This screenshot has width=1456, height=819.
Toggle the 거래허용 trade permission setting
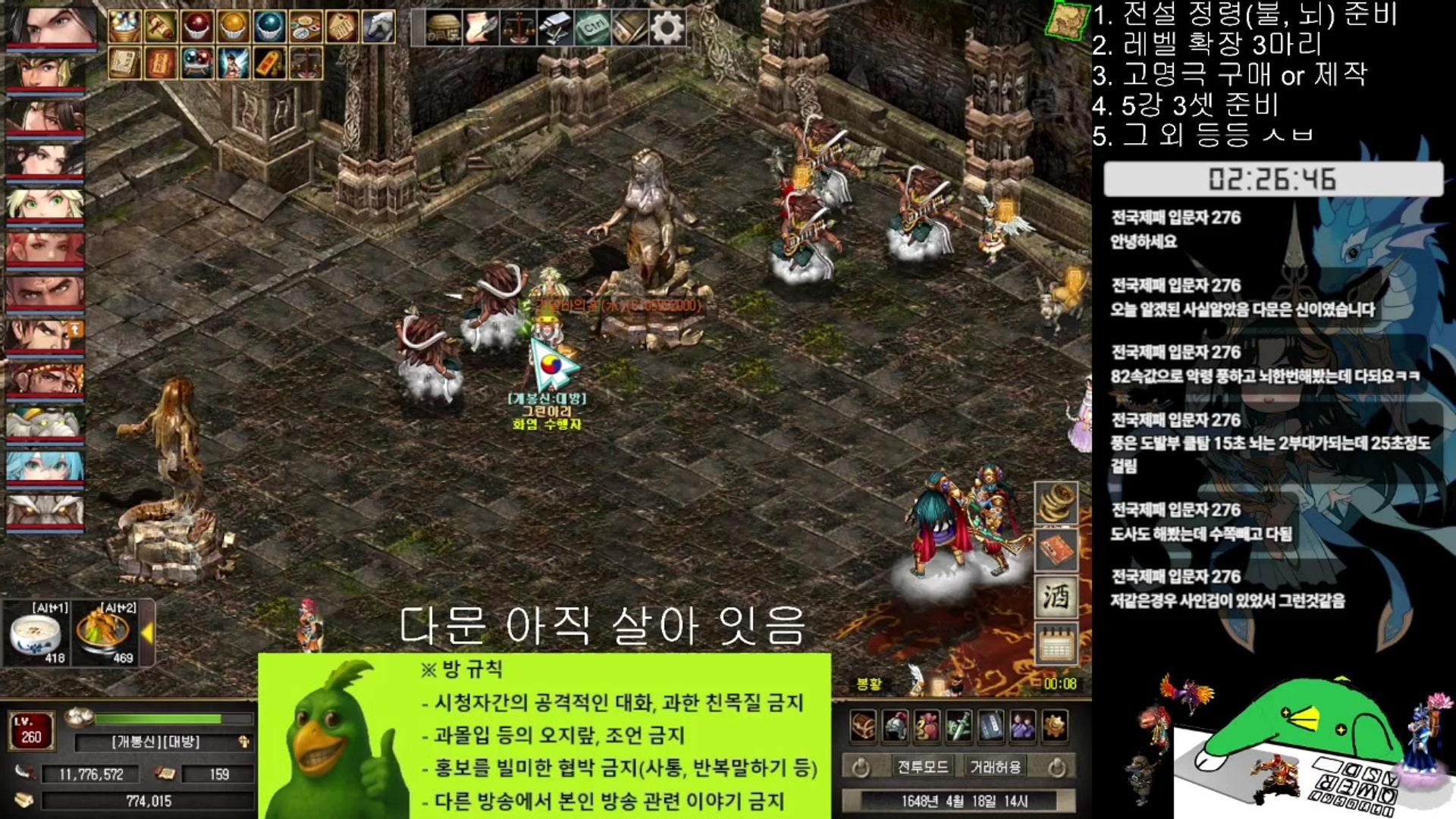pos(996,766)
